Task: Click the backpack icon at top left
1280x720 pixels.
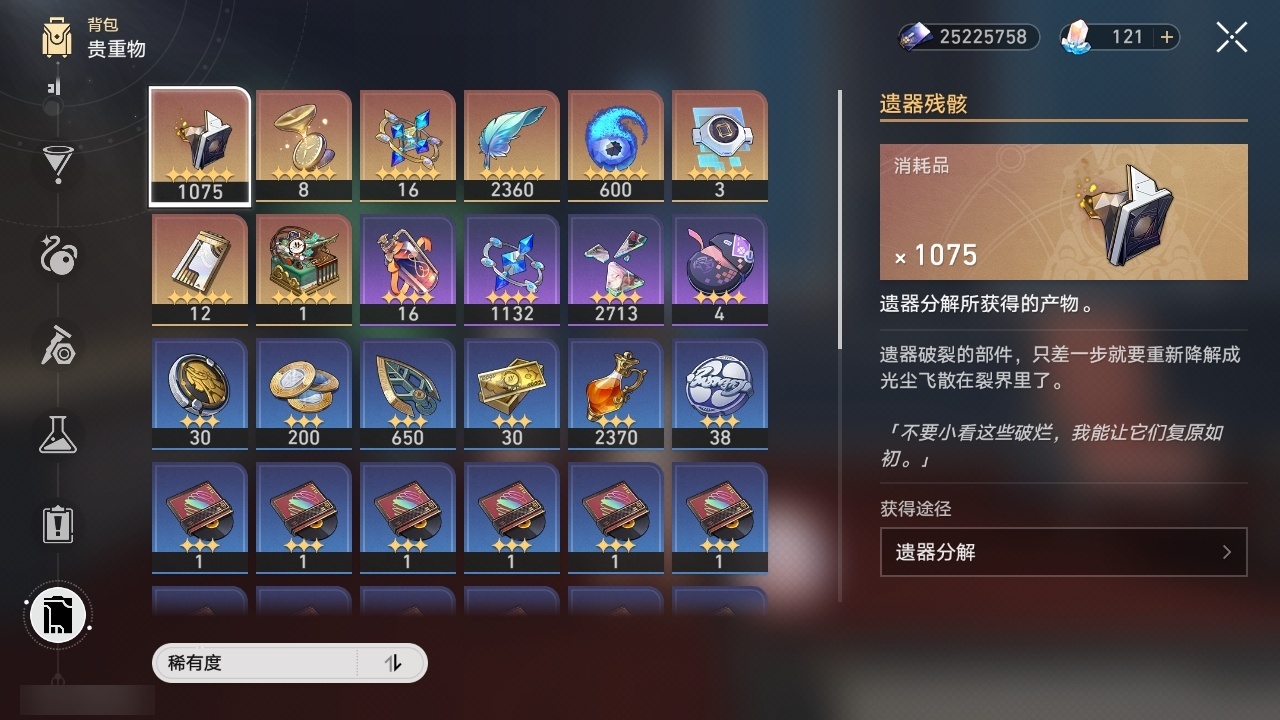Action: (57, 38)
